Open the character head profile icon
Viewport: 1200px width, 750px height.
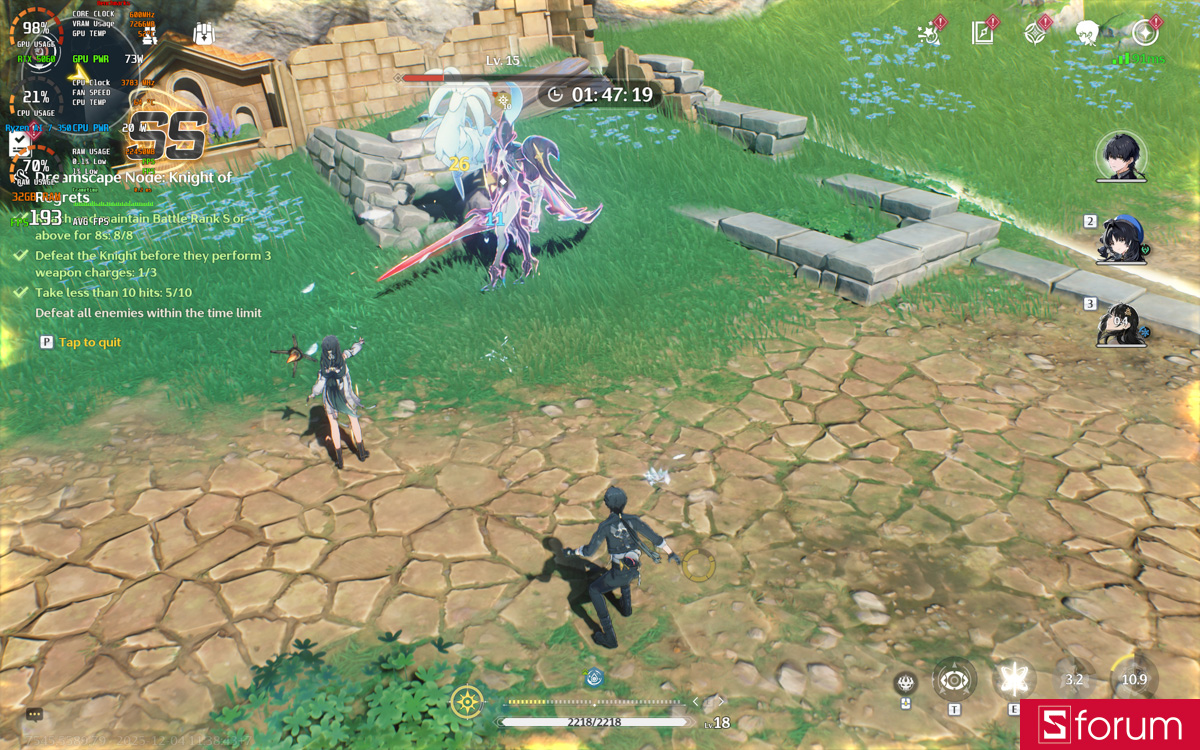pyautogui.click(x=1088, y=33)
